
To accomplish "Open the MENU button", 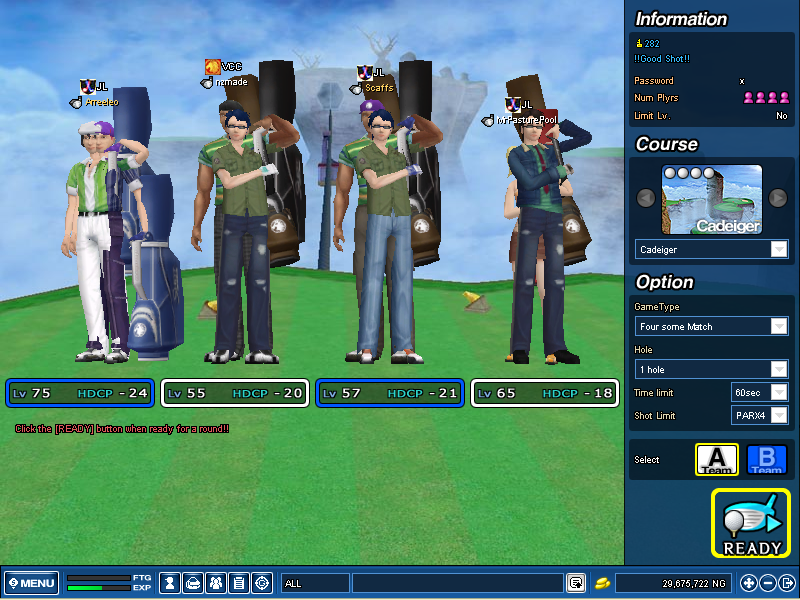I will coord(32,583).
